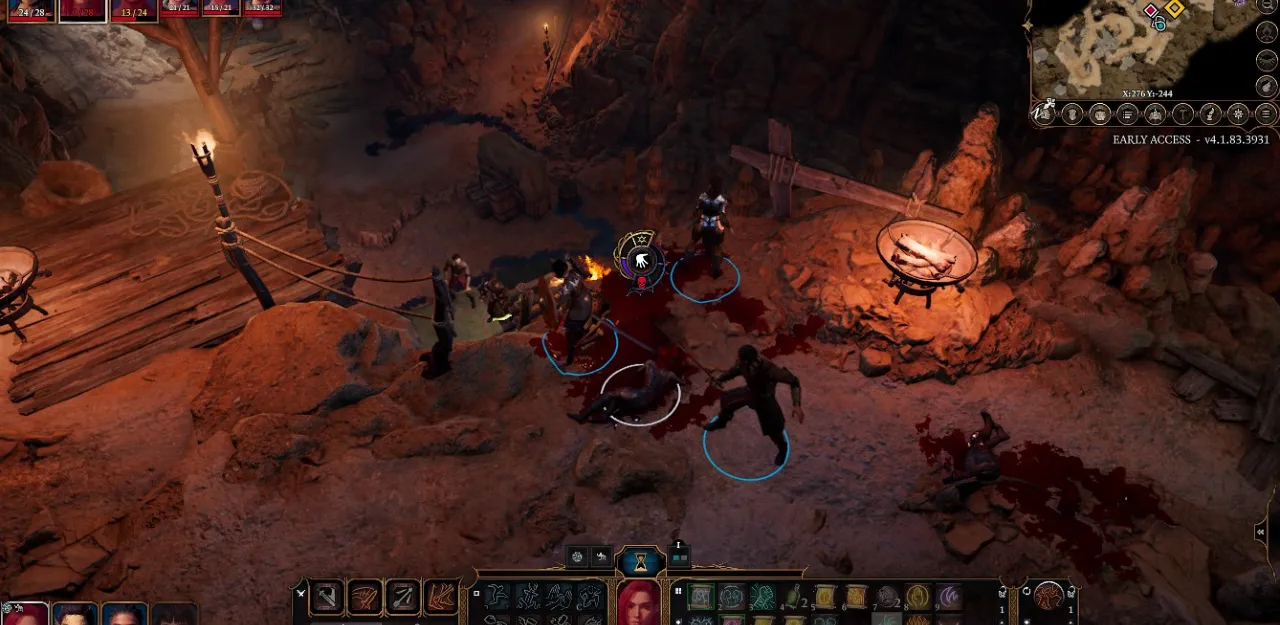Select the party portrait showing 32 / 32
Image resolution: width=1280 pixels, height=625 pixels.
(x=263, y=8)
